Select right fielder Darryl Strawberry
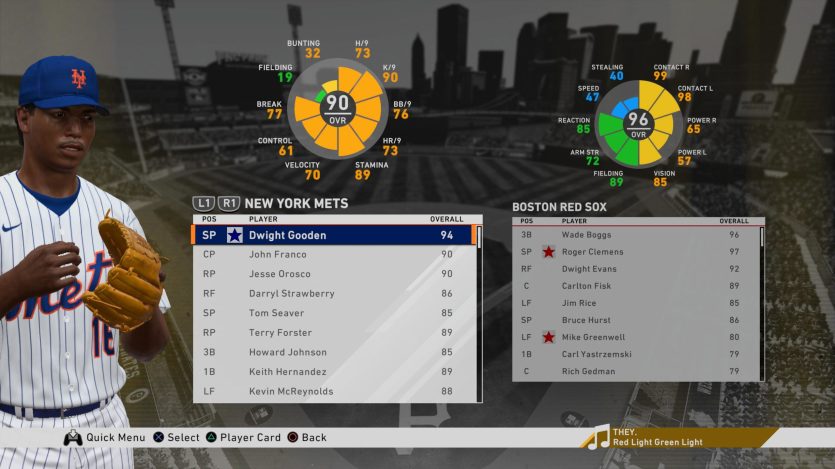Viewport: 835px width, 469px height. click(330, 294)
